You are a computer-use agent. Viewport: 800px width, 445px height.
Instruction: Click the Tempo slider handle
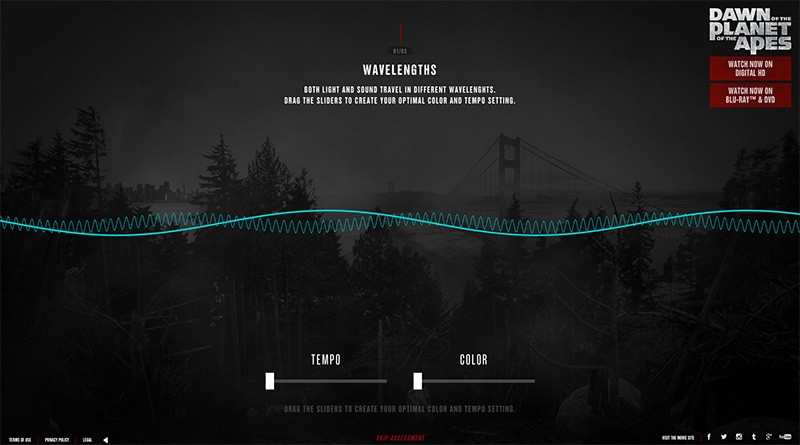(270, 380)
